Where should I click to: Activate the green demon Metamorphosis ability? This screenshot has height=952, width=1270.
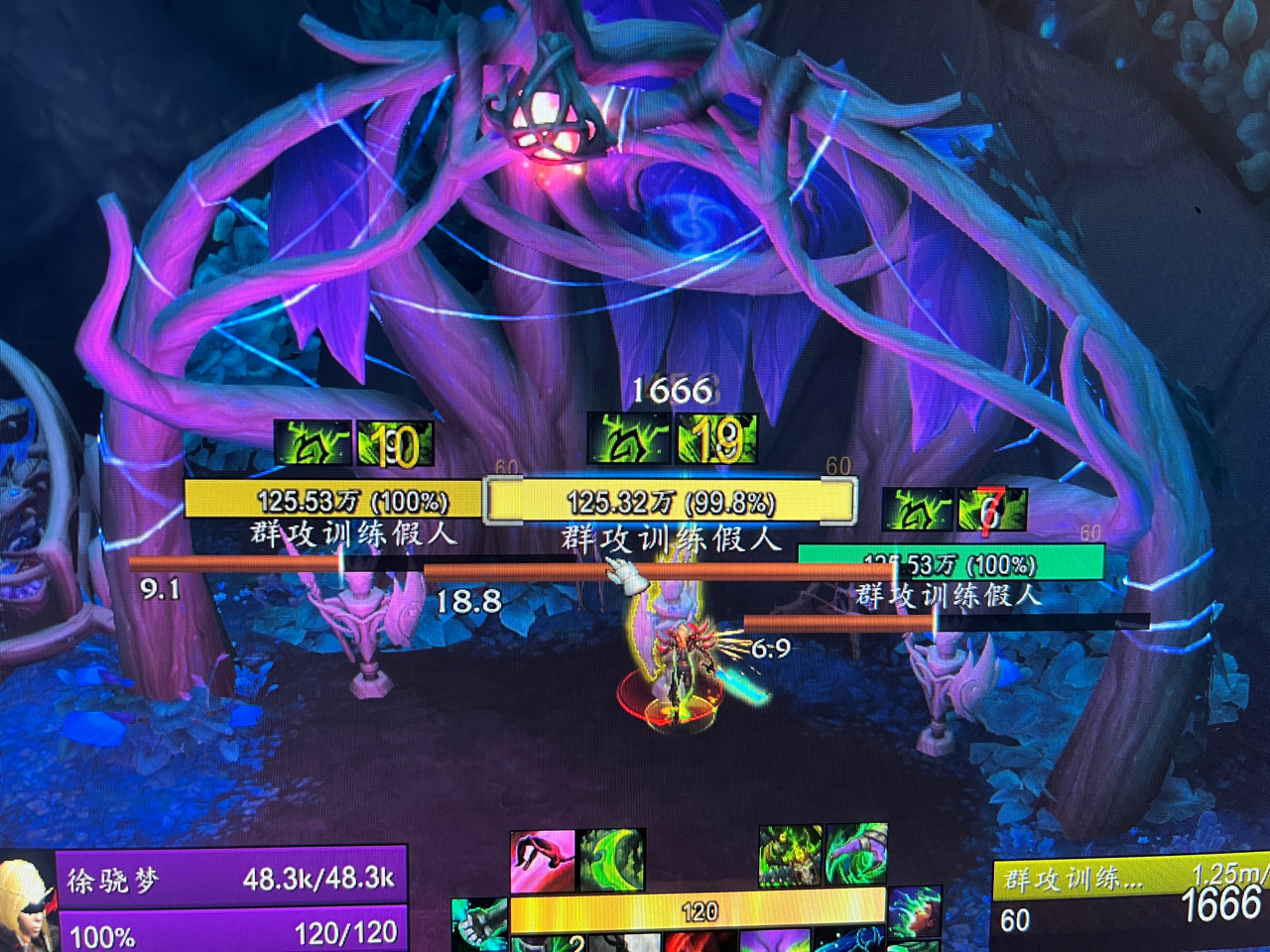pos(790,855)
